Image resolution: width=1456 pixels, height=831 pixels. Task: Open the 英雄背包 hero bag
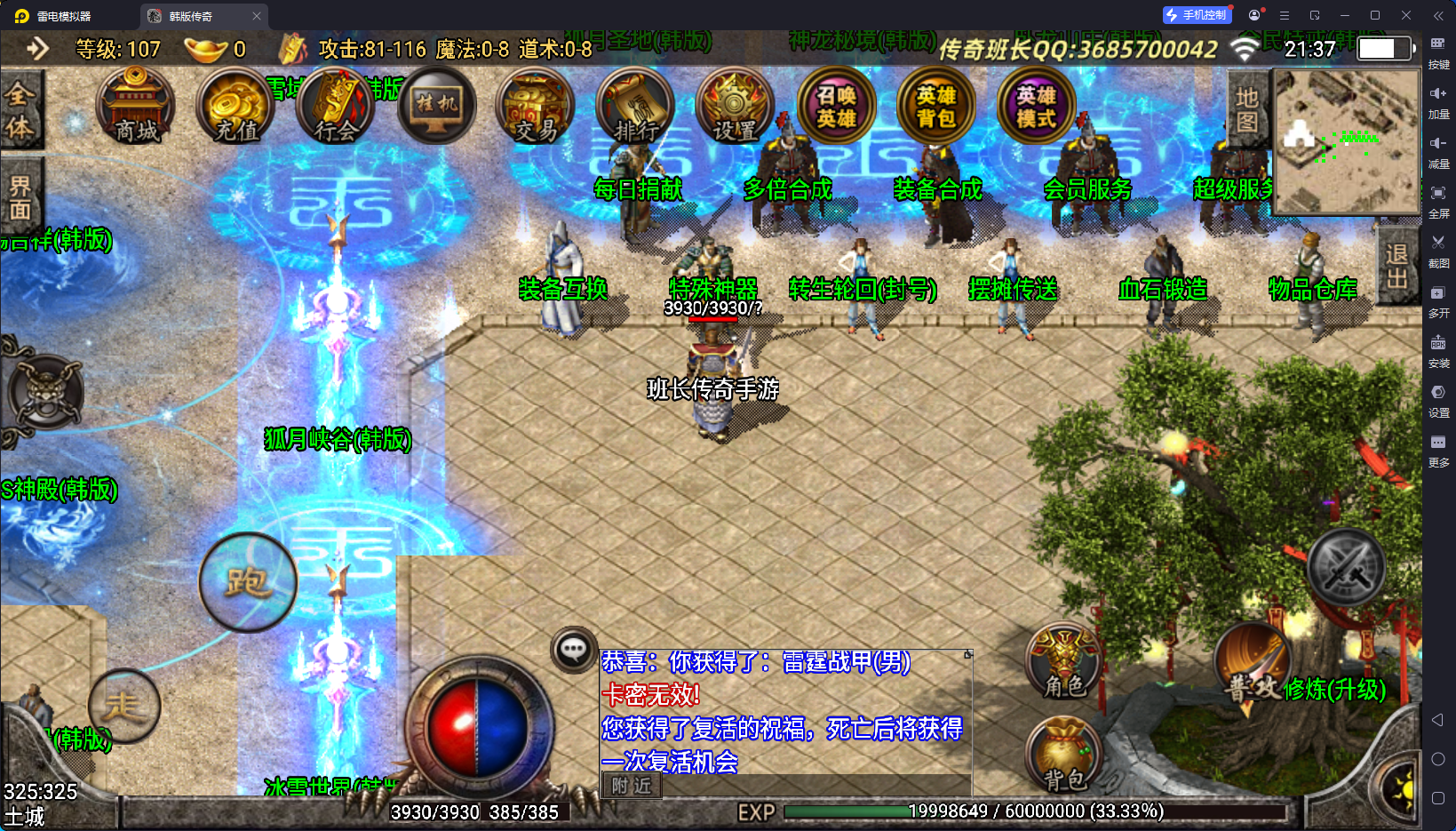coord(936,107)
